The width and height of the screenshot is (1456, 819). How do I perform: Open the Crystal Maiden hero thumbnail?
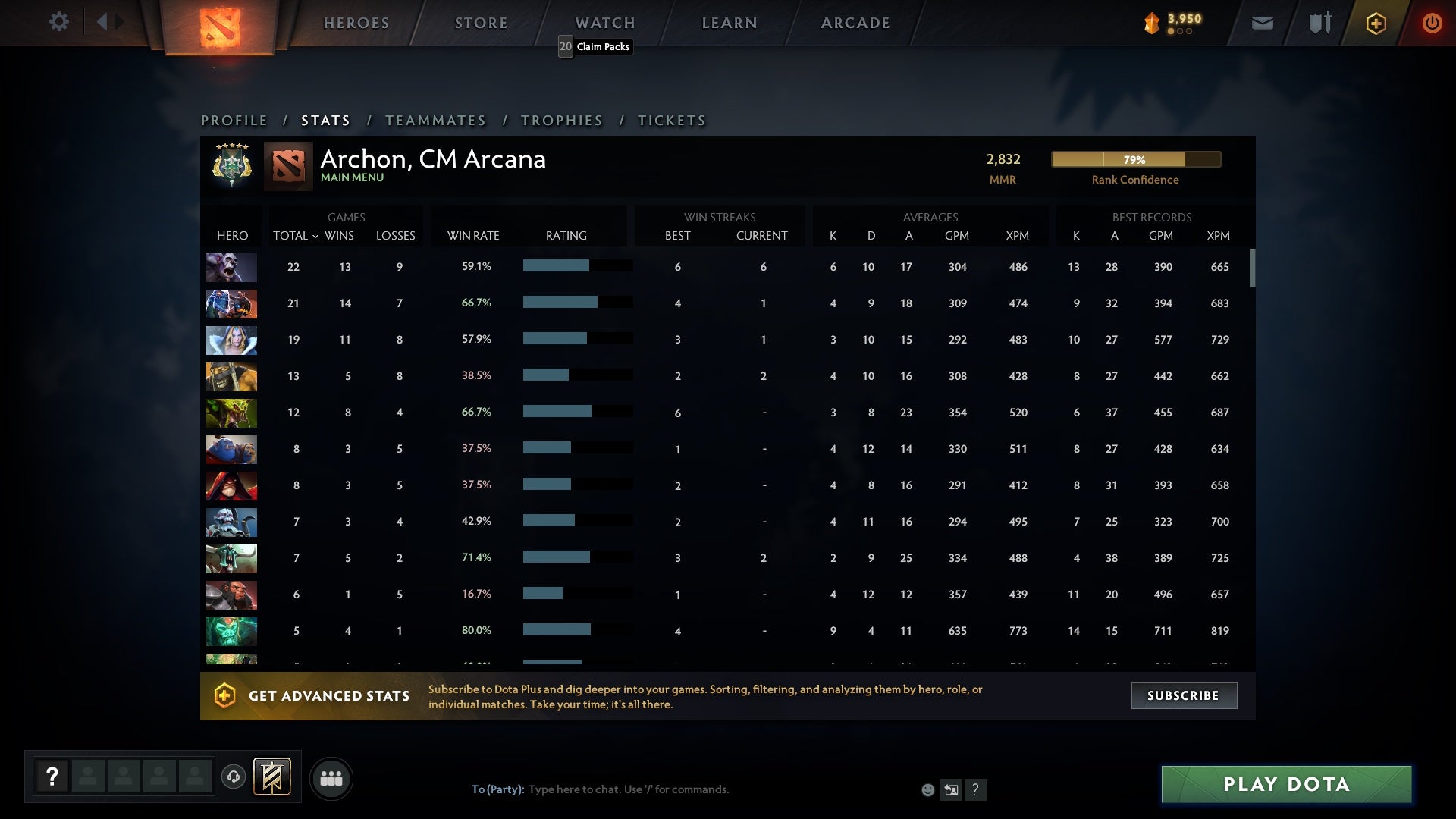(231, 340)
